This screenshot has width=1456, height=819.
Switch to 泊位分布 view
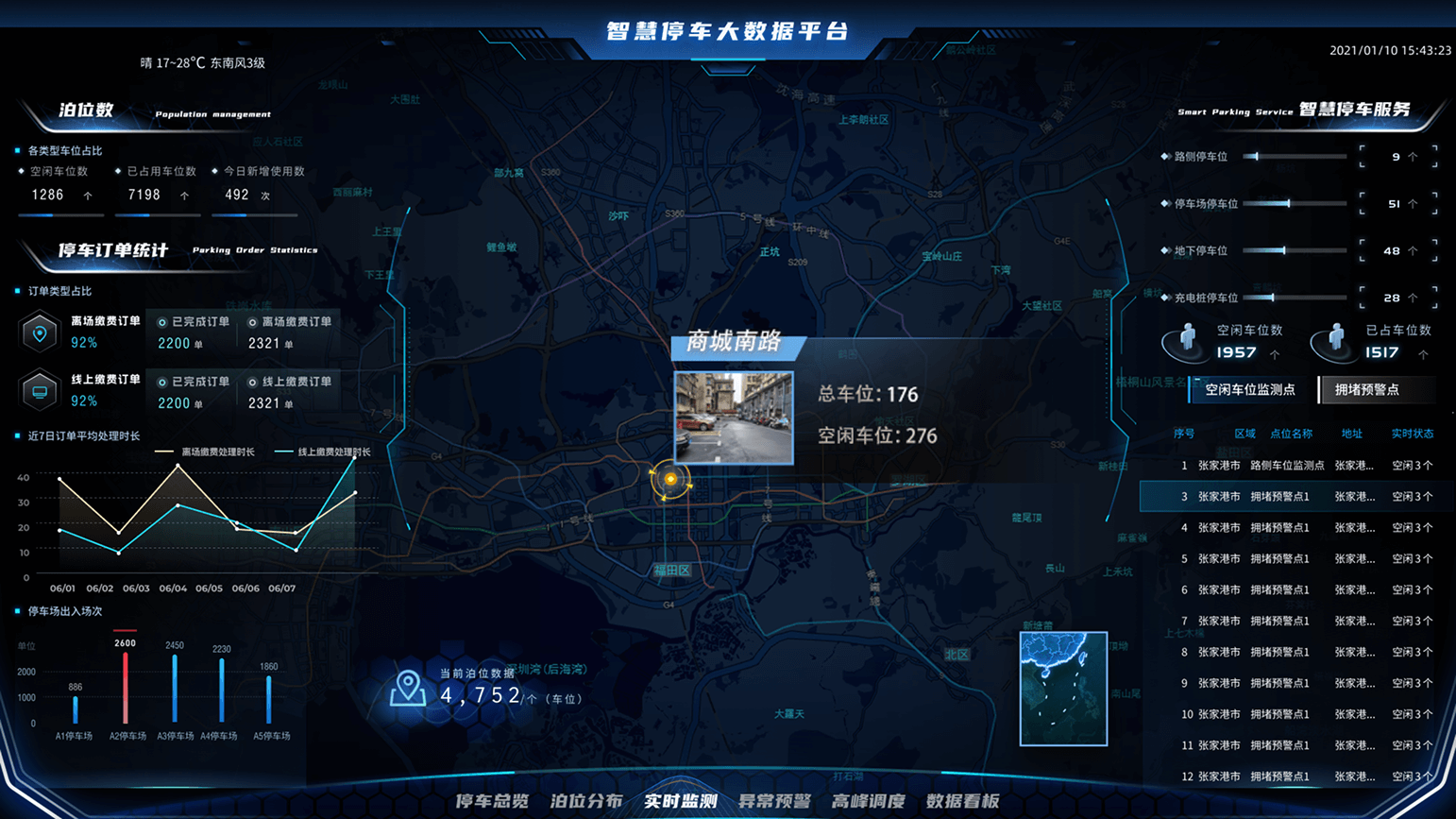pos(586,801)
